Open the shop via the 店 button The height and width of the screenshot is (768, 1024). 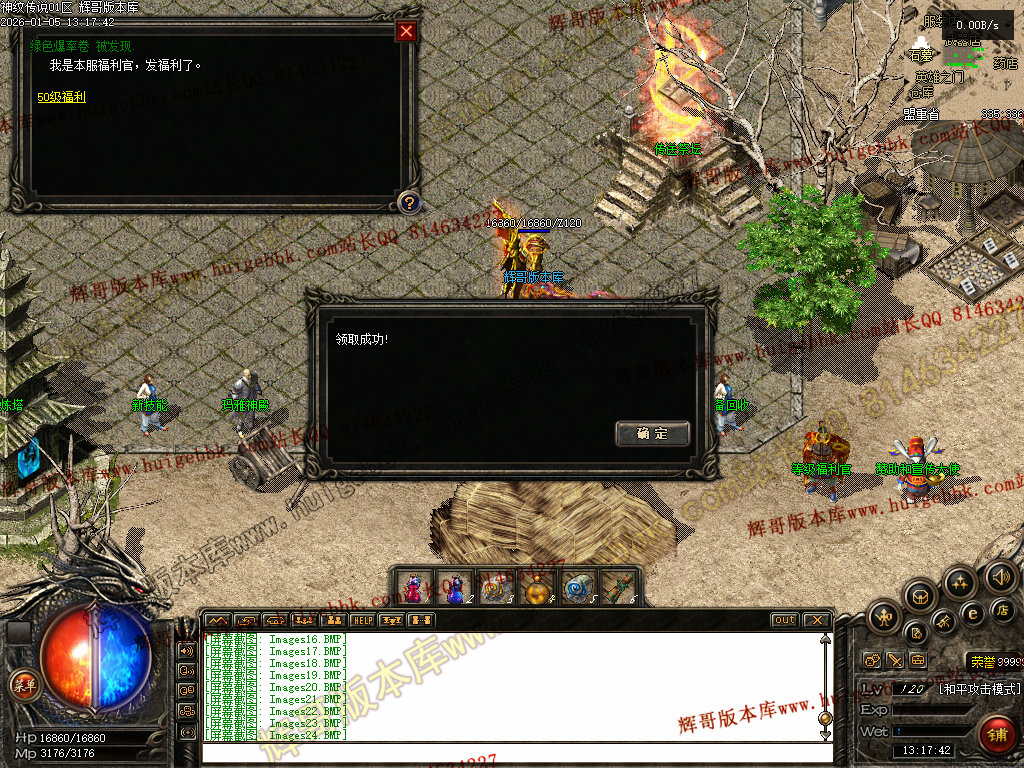click(x=1003, y=609)
